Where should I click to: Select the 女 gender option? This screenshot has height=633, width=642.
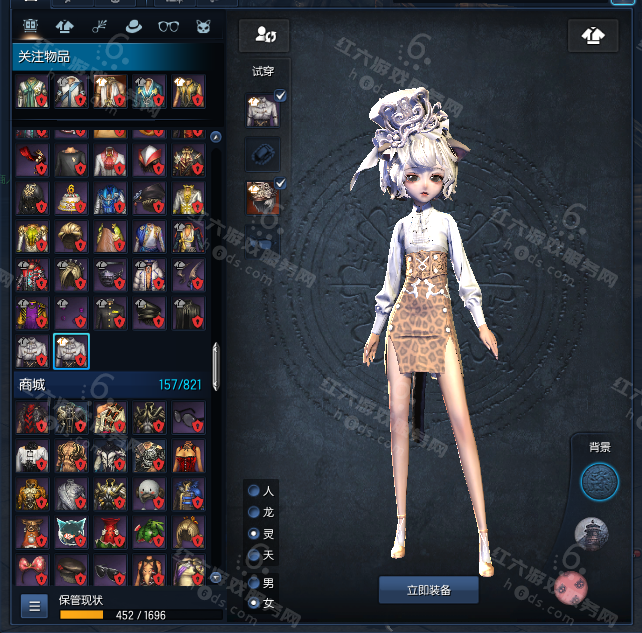[x=254, y=602]
